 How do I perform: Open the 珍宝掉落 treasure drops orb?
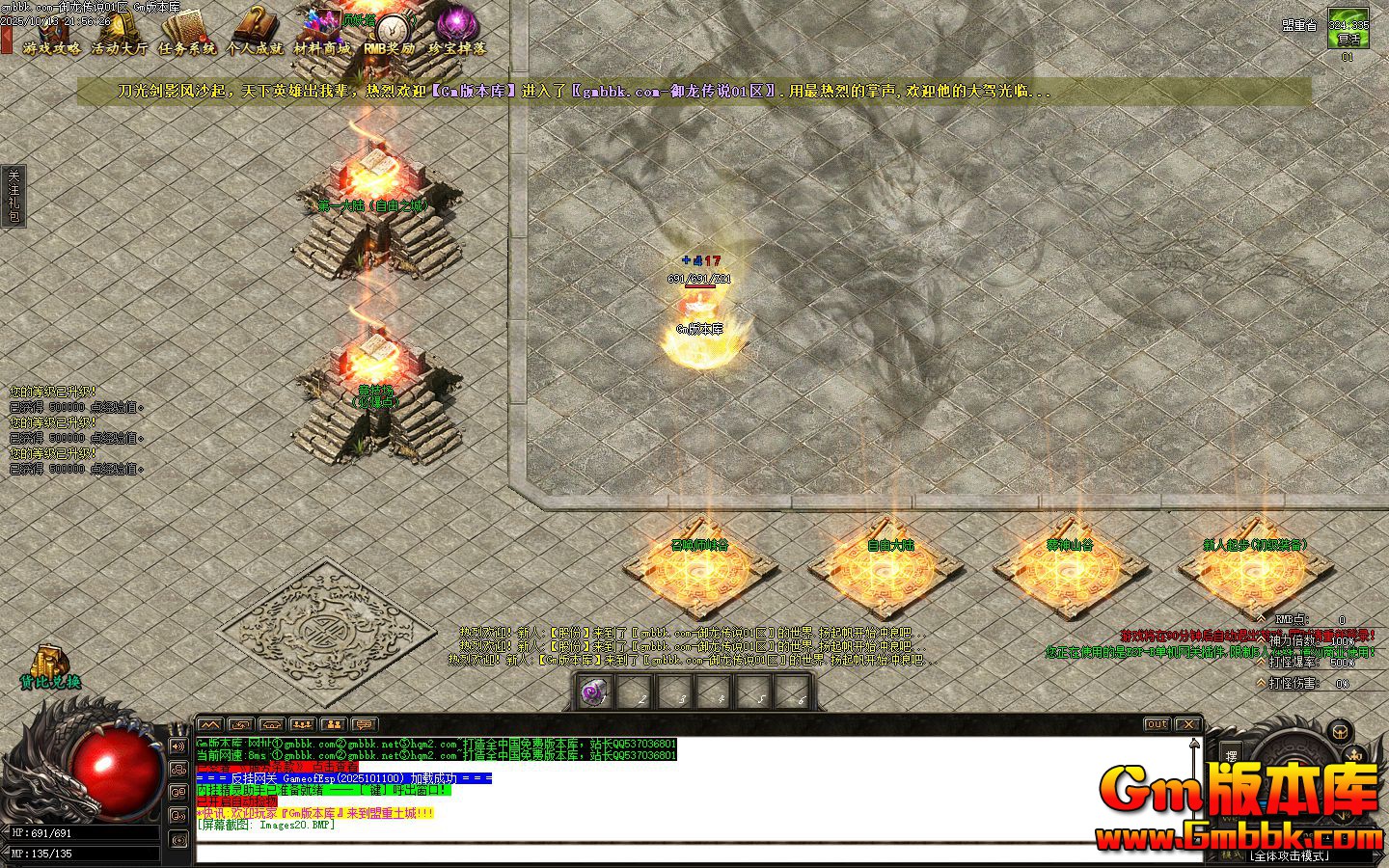pos(456,32)
